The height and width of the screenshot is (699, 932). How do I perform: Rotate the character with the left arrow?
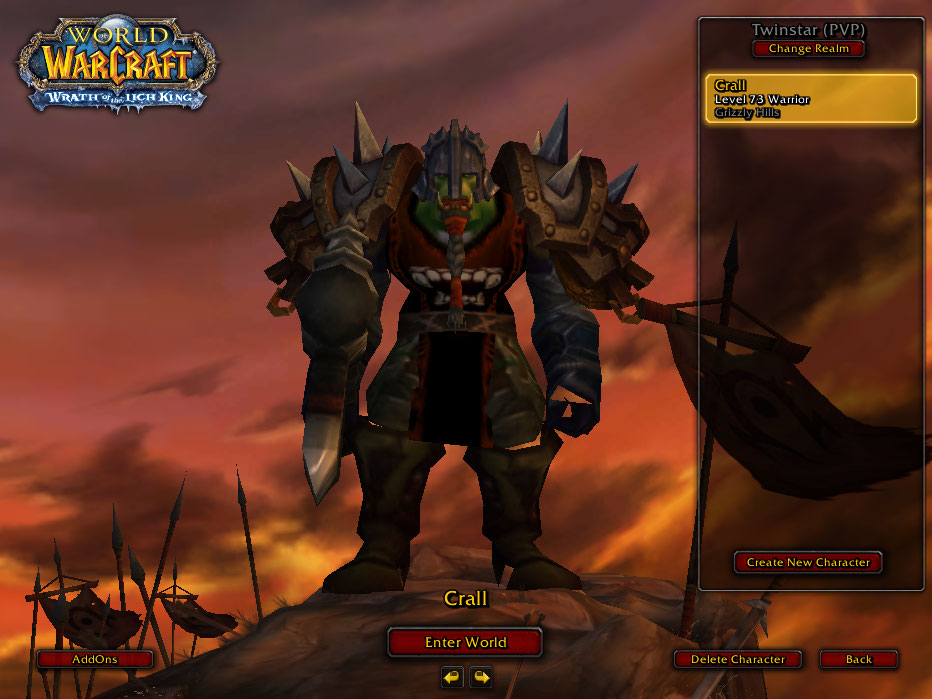click(x=452, y=677)
